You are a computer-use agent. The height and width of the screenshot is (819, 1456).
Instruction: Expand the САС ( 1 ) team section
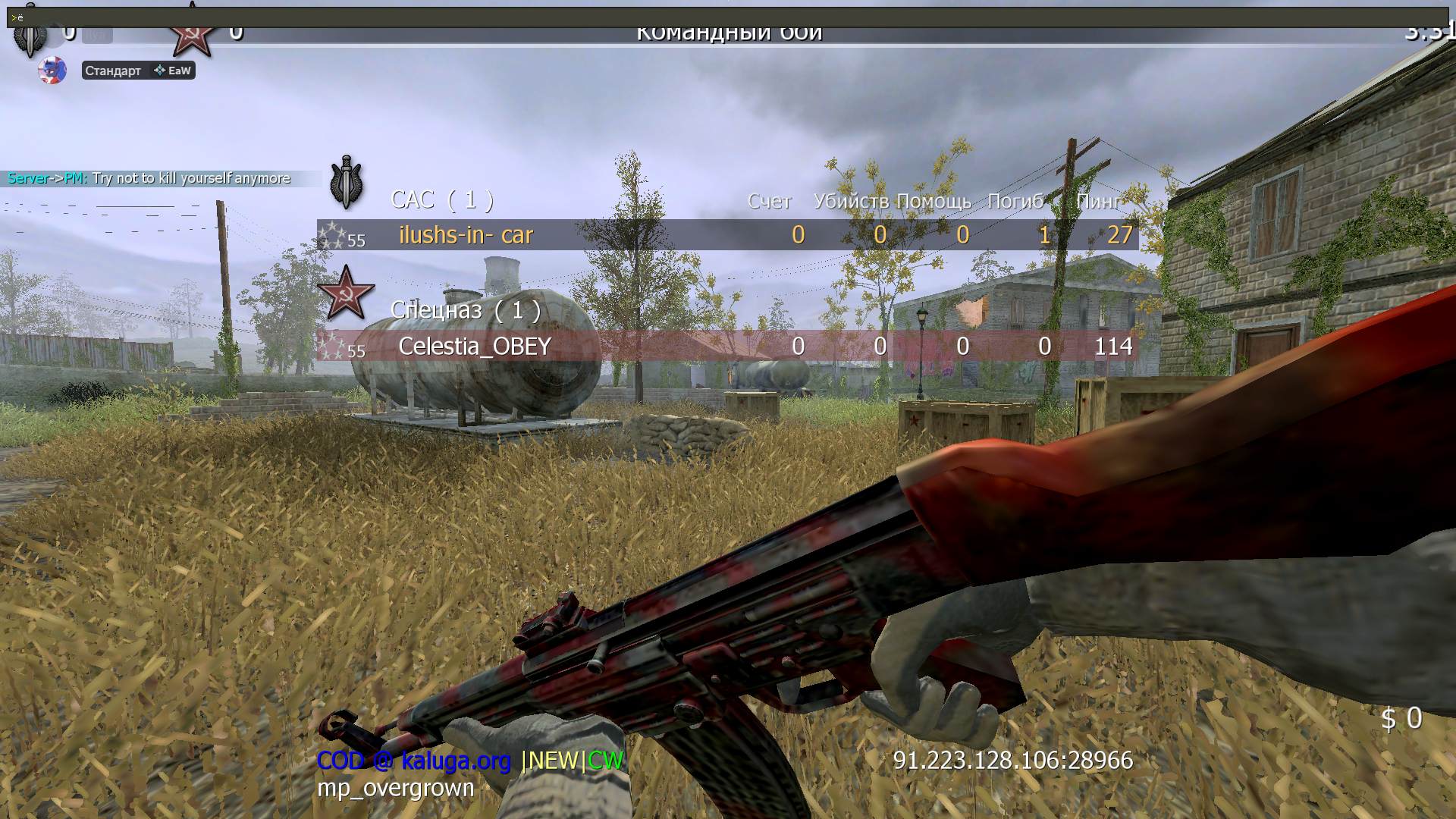pyautogui.click(x=443, y=199)
